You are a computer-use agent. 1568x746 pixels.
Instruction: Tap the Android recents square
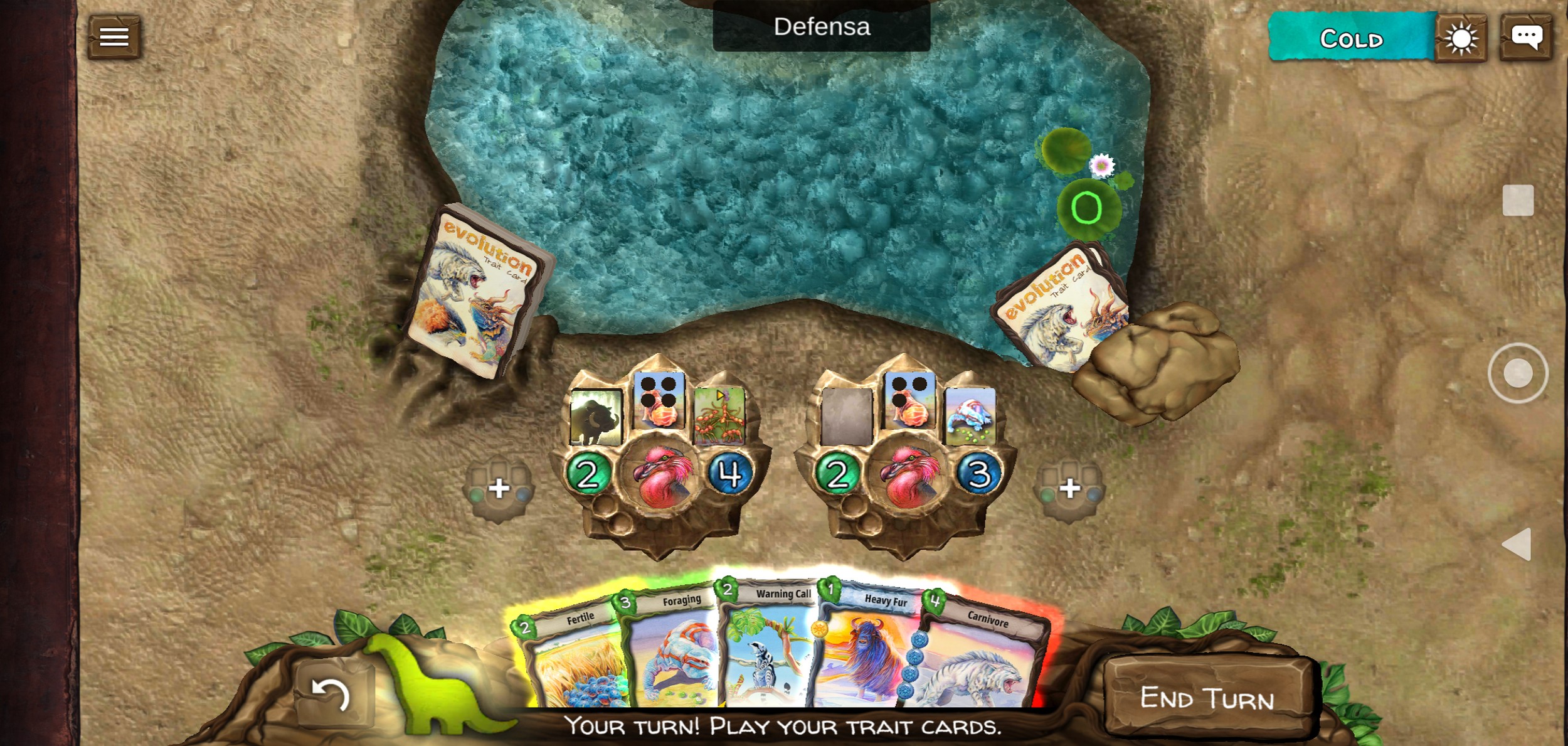[1518, 201]
